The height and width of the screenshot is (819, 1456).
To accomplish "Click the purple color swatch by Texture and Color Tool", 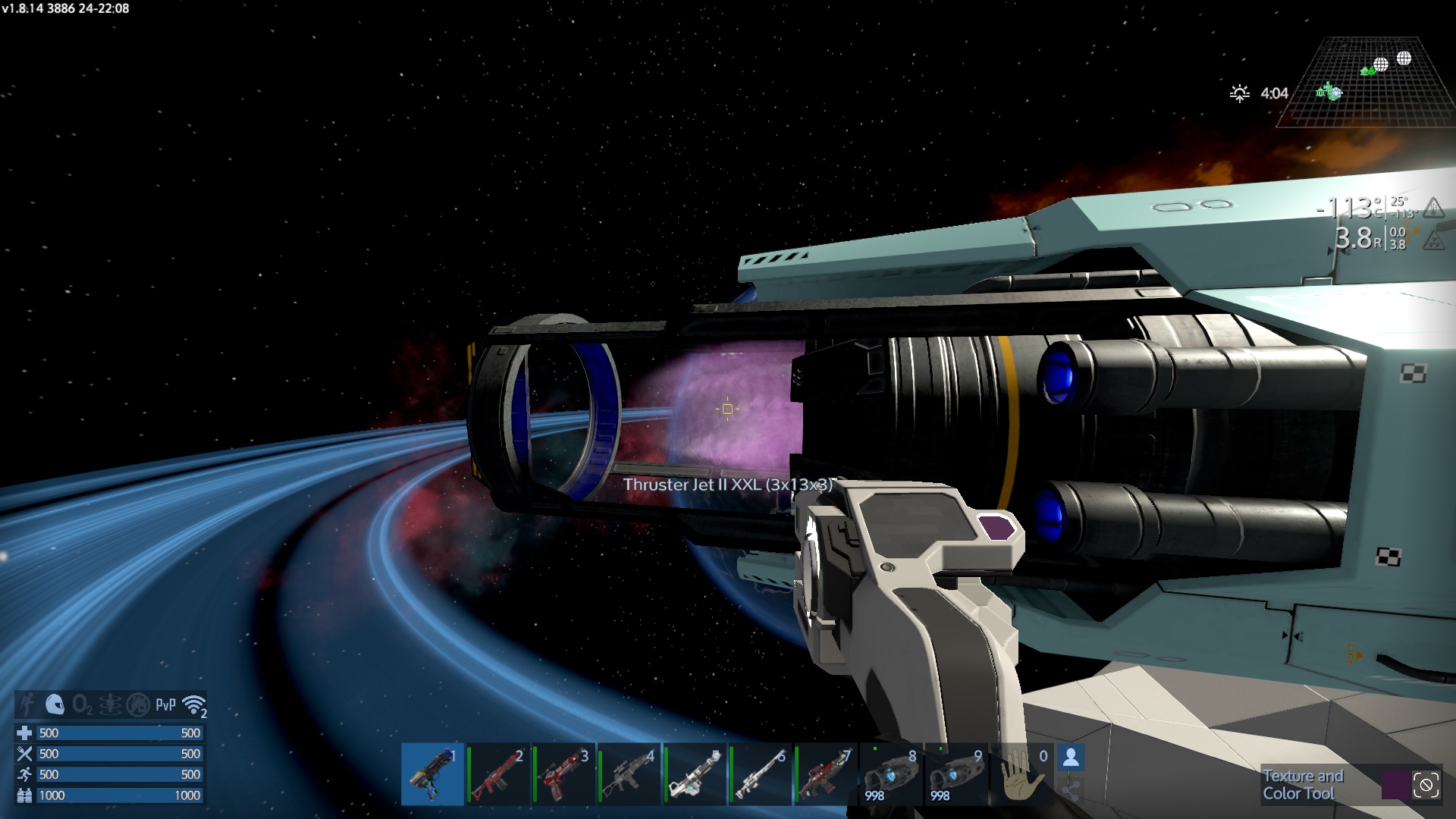I will 1395,785.
